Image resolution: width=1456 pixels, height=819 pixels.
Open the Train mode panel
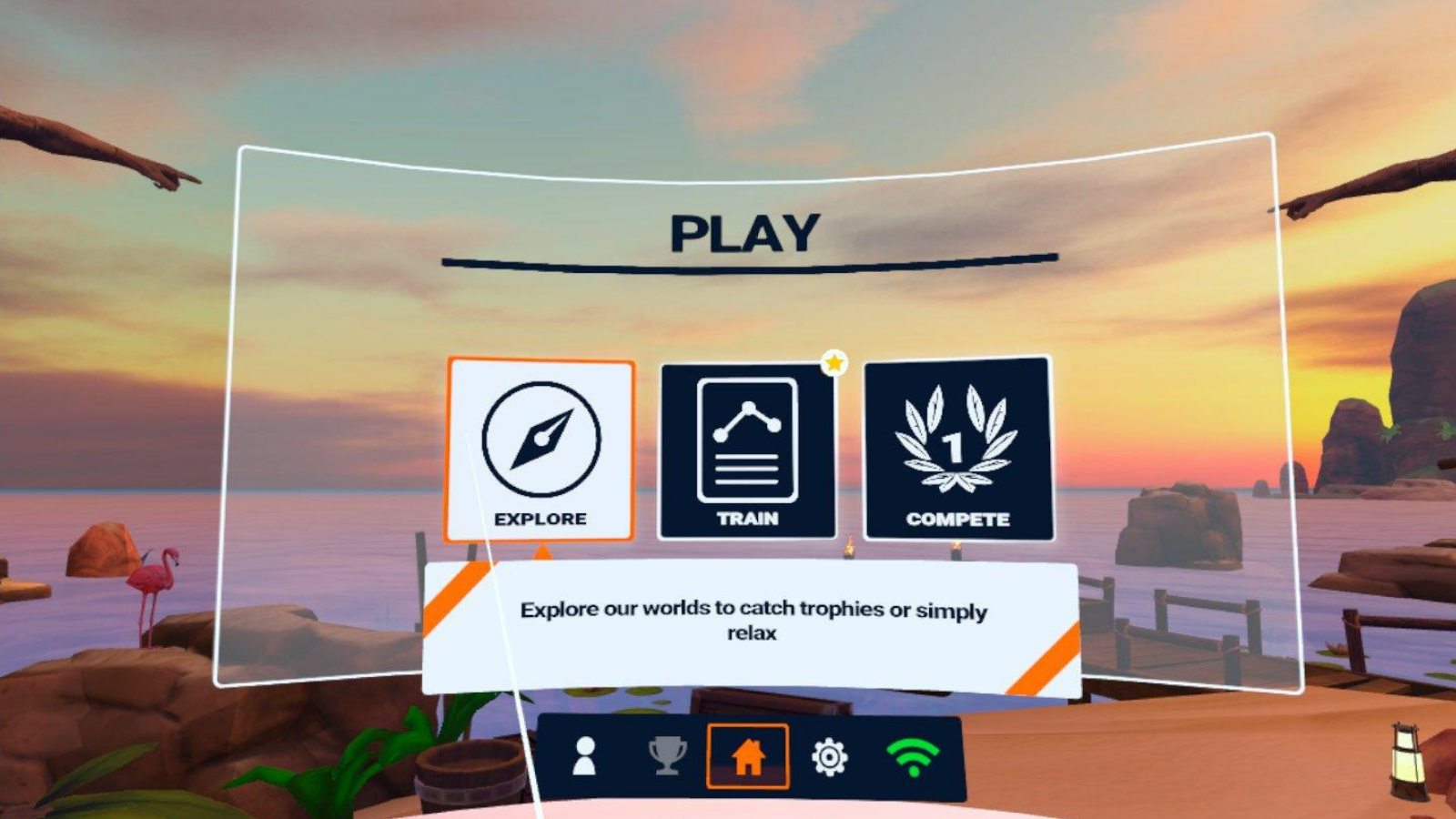(746, 450)
